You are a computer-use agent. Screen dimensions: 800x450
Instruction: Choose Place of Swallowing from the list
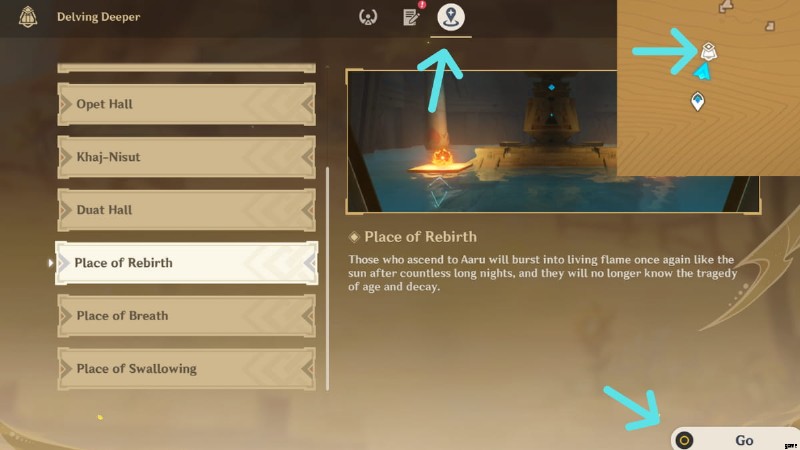186,369
